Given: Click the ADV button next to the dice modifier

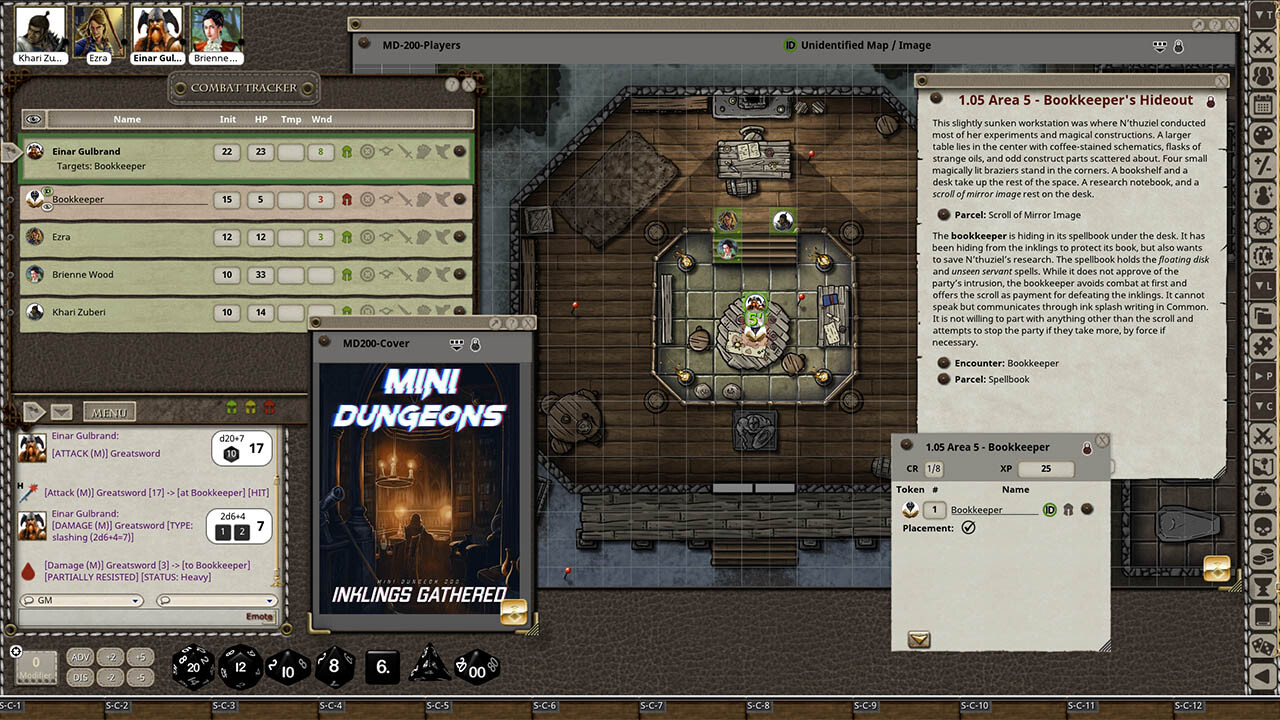Looking at the screenshot, I should coord(81,658).
